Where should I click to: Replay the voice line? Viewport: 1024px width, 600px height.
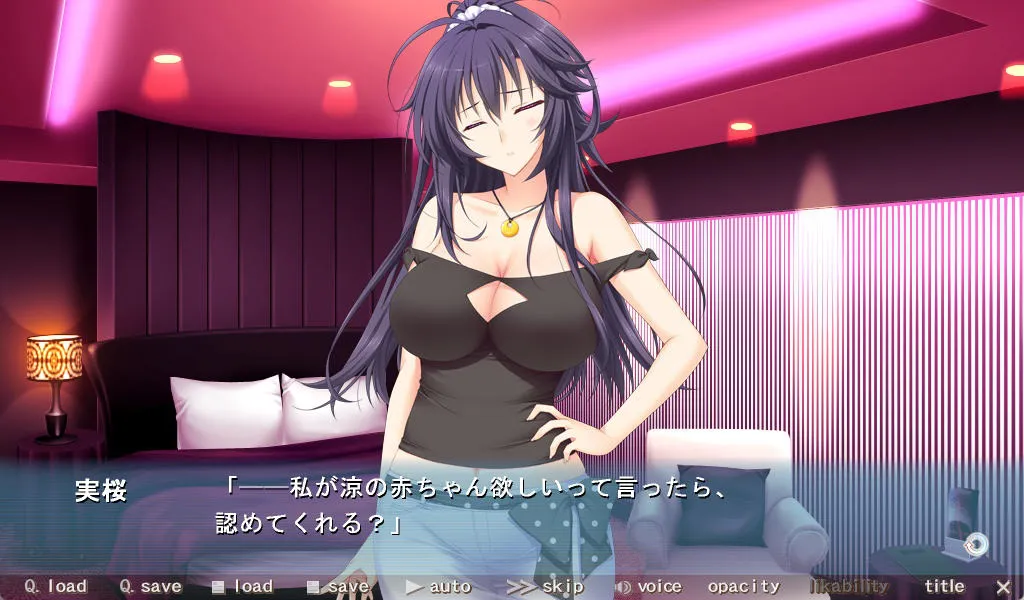pos(649,587)
